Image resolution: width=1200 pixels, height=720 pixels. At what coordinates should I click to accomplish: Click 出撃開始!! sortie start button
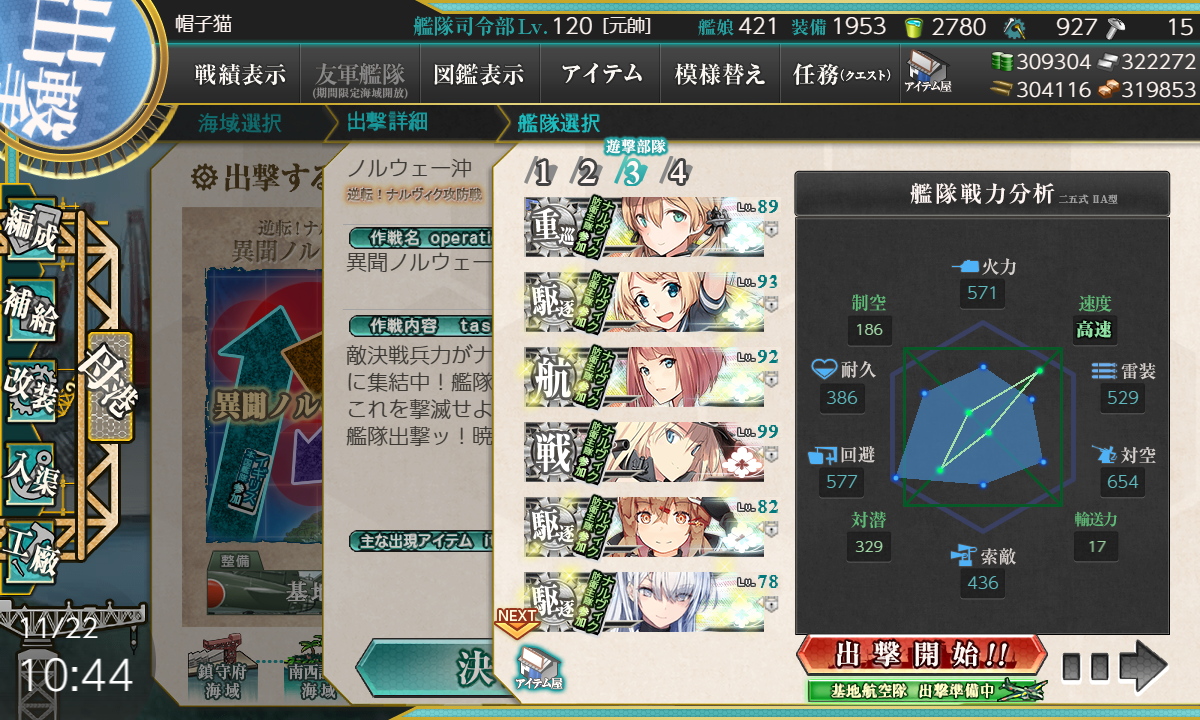pyautogui.click(x=921, y=656)
